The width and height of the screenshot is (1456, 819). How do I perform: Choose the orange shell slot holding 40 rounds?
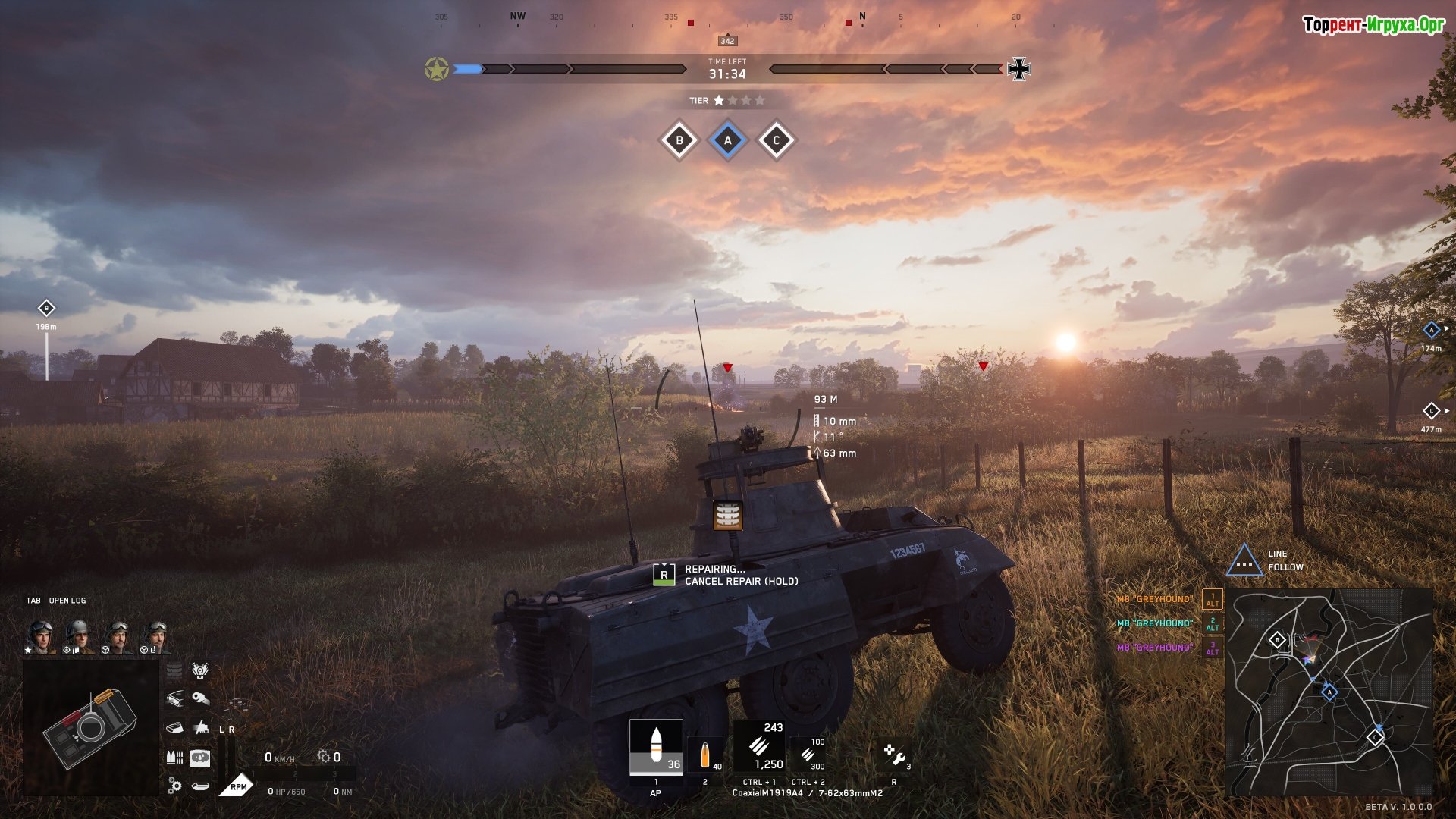point(705,754)
